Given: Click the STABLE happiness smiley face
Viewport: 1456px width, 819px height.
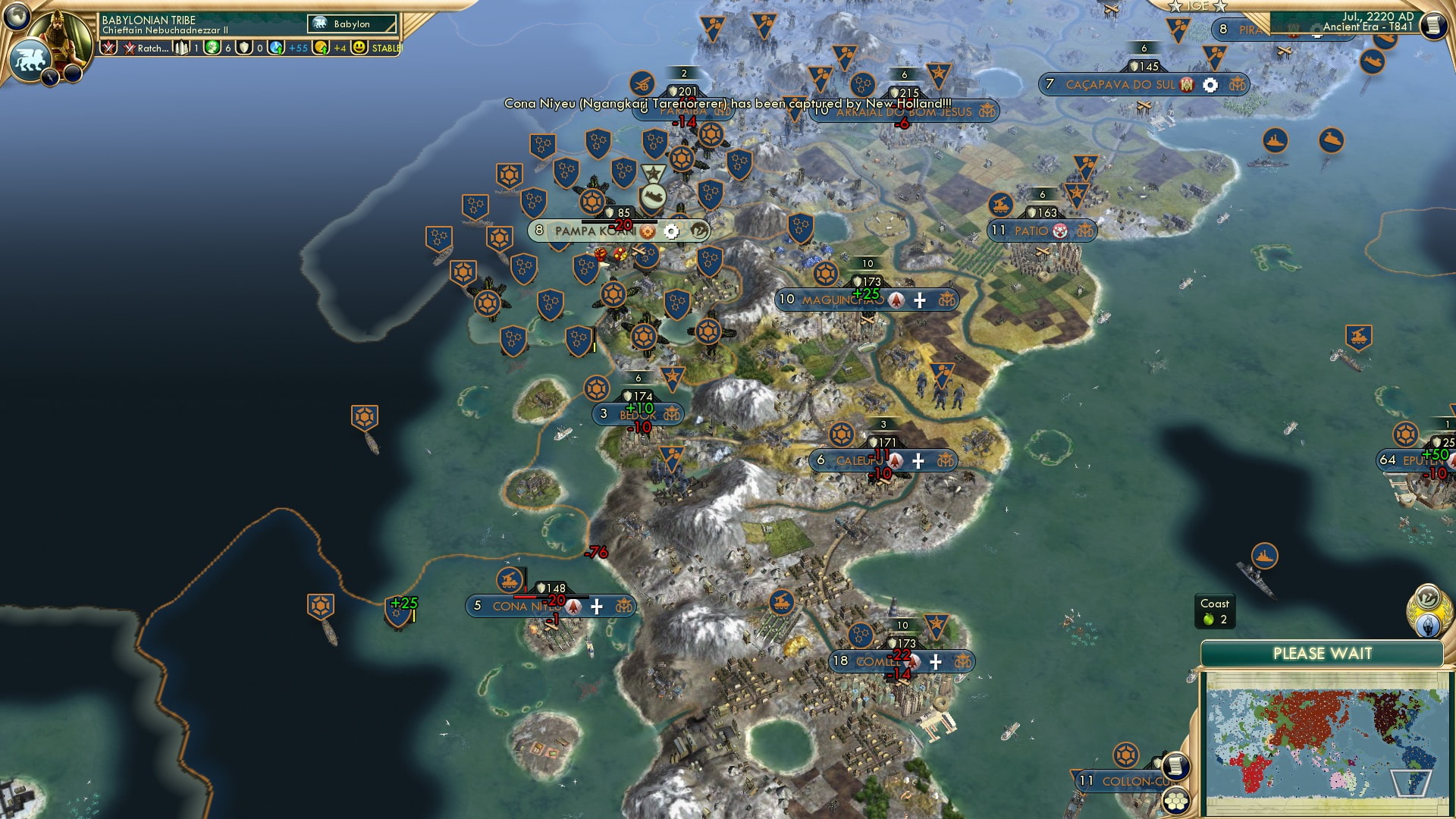Looking at the screenshot, I should click(x=359, y=49).
